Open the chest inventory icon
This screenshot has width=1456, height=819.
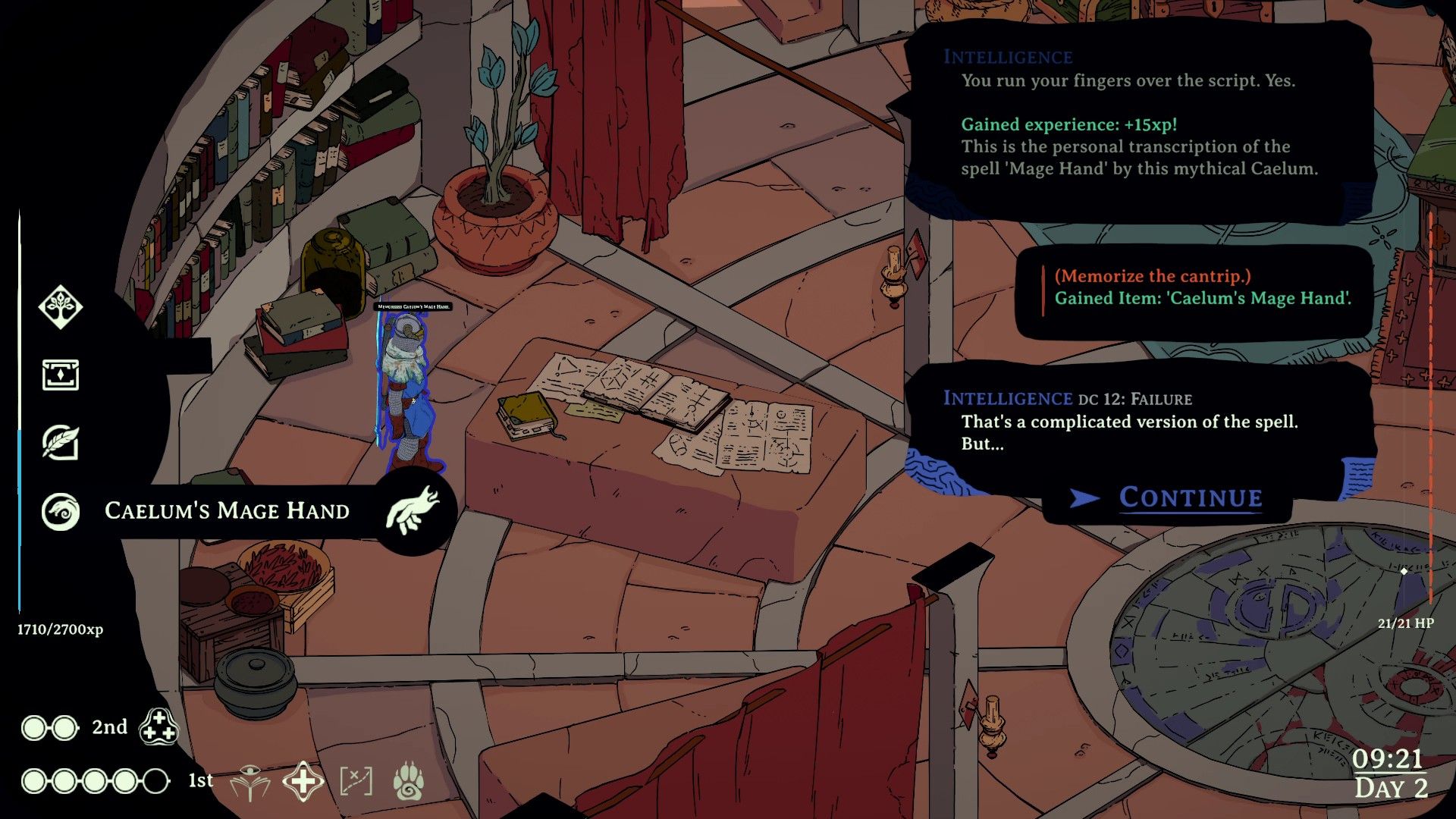click(x=61, y=375)
